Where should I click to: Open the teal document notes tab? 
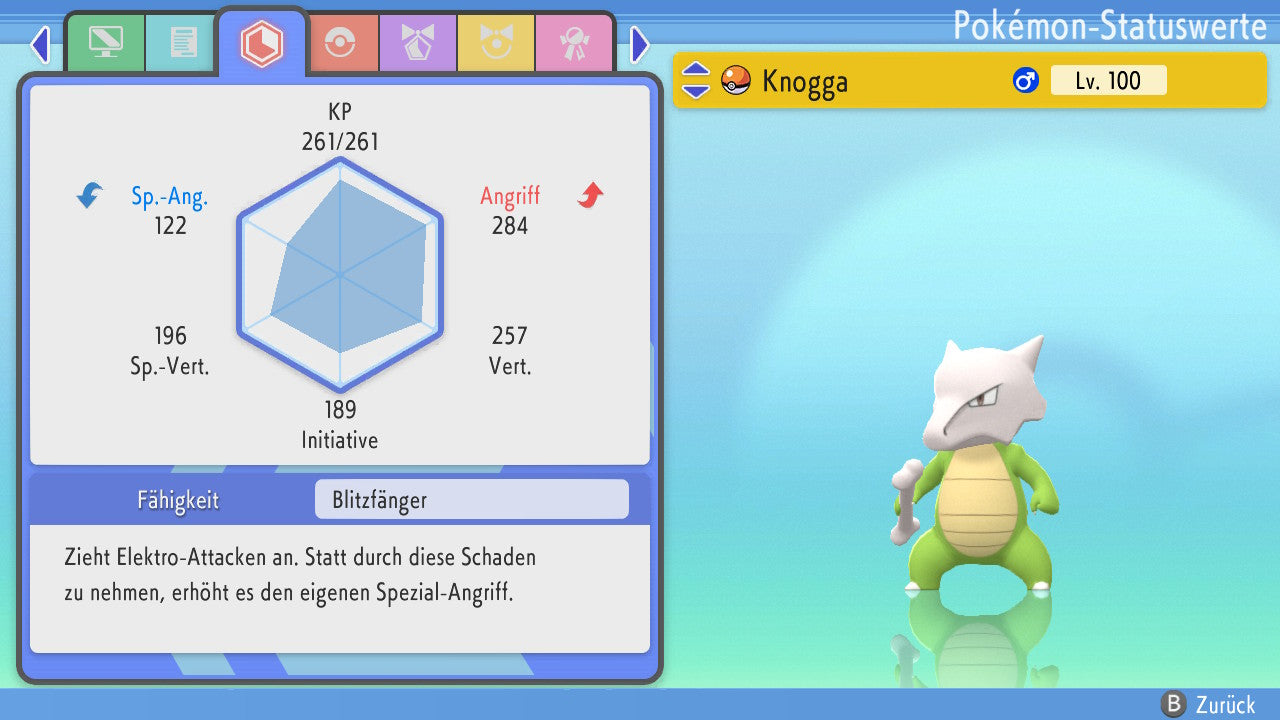click(183, 43)
